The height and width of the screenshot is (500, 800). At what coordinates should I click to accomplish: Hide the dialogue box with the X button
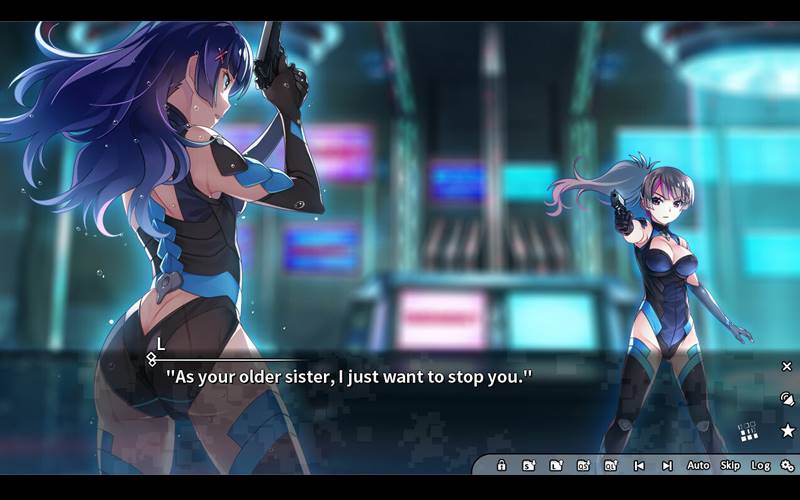click(x=787, y=367)
